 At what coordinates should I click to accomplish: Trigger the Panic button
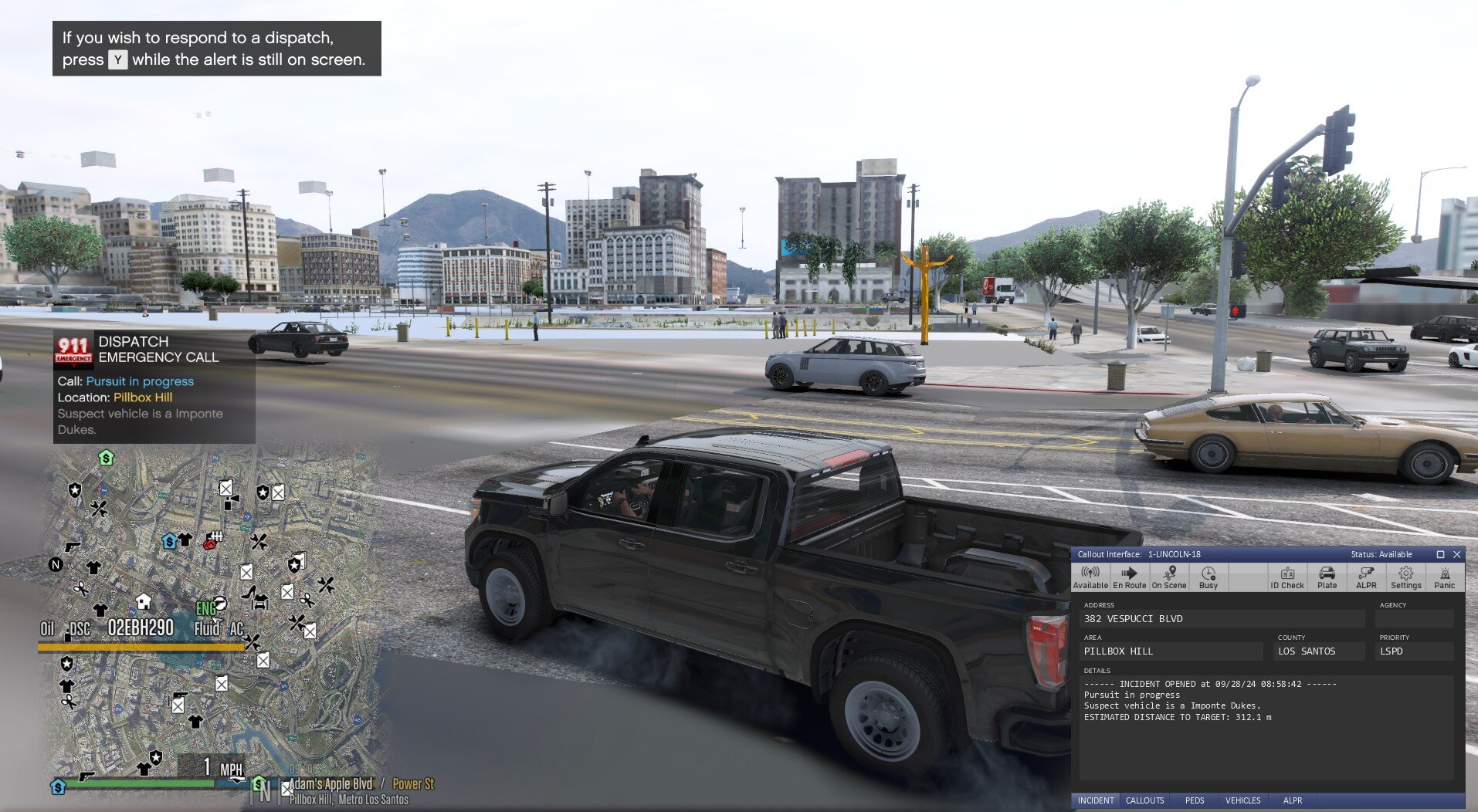tap(1445, 577)
